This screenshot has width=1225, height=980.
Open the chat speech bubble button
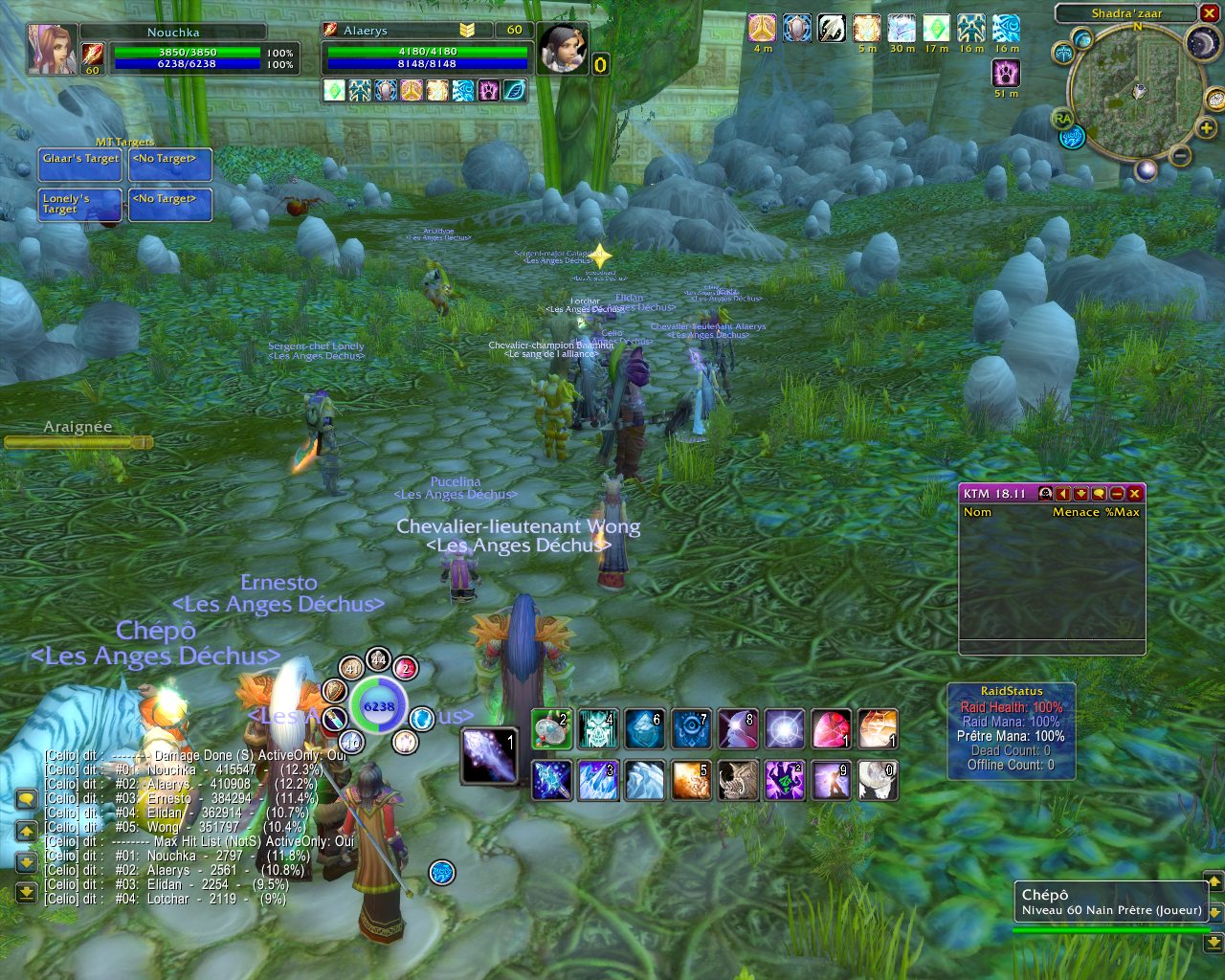pos(27,799)
